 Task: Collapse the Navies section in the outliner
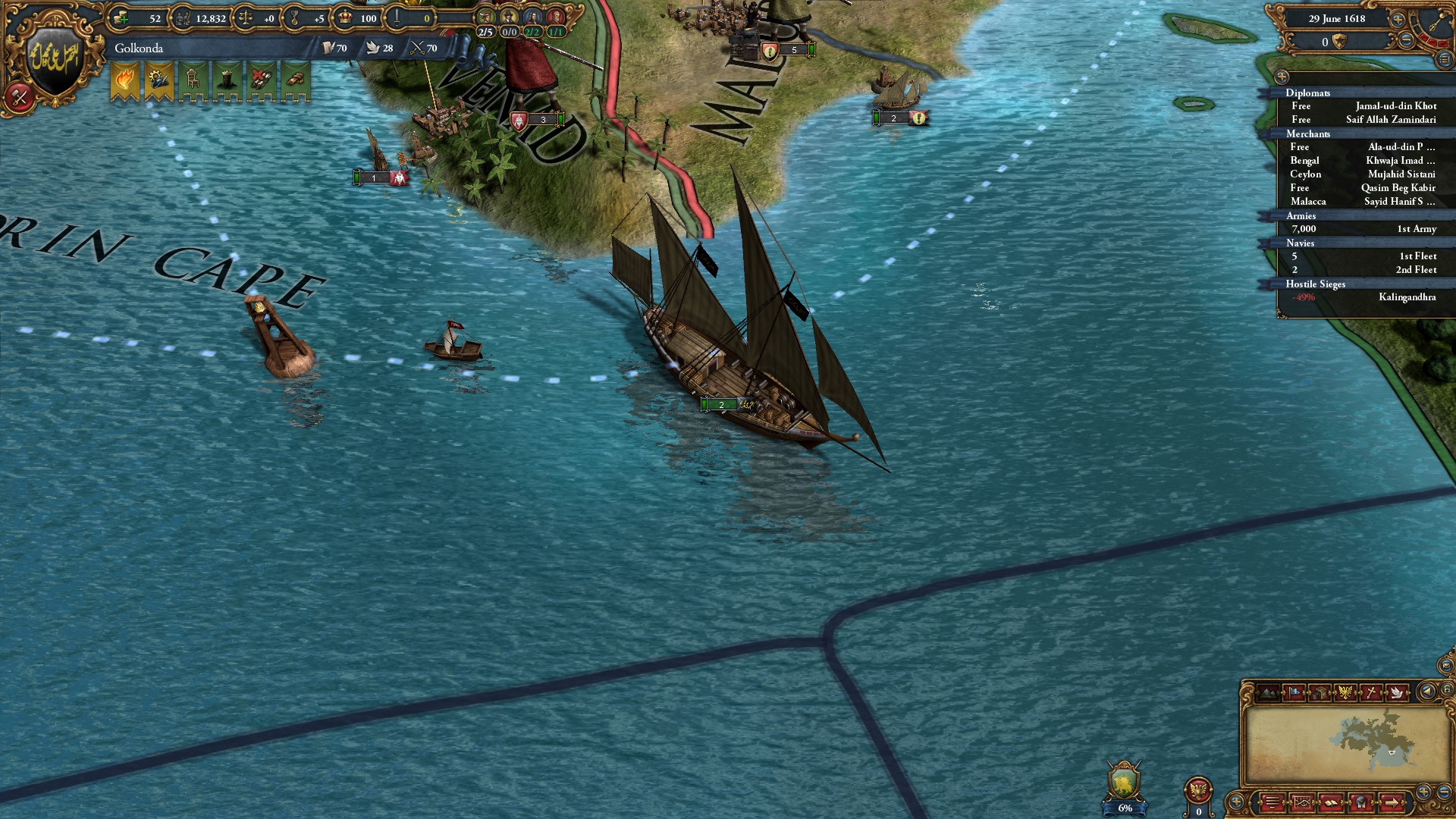click(x=1301, y=243)
